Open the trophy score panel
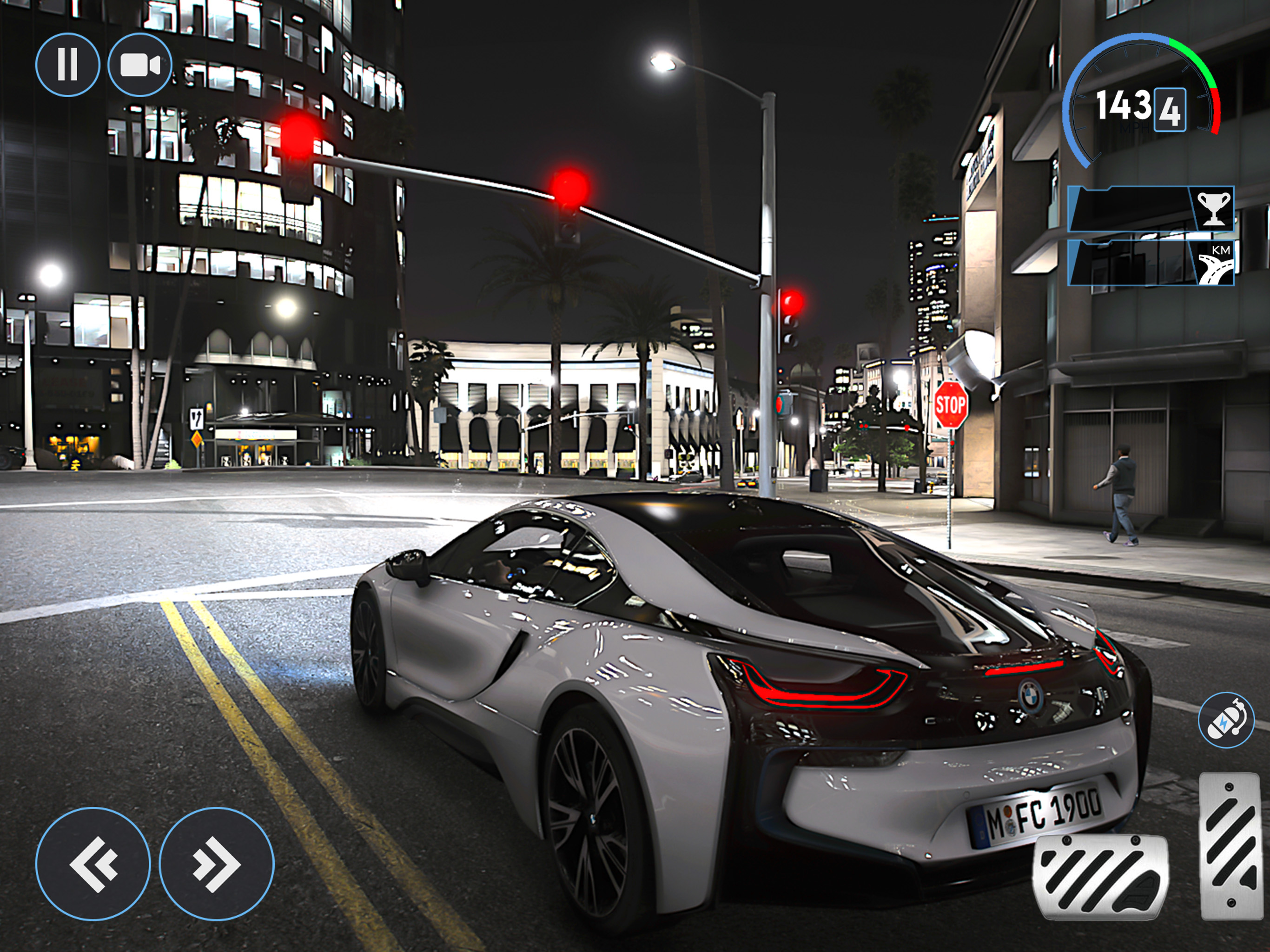This screenshot has height=952, width=1270. (1151, 209)
